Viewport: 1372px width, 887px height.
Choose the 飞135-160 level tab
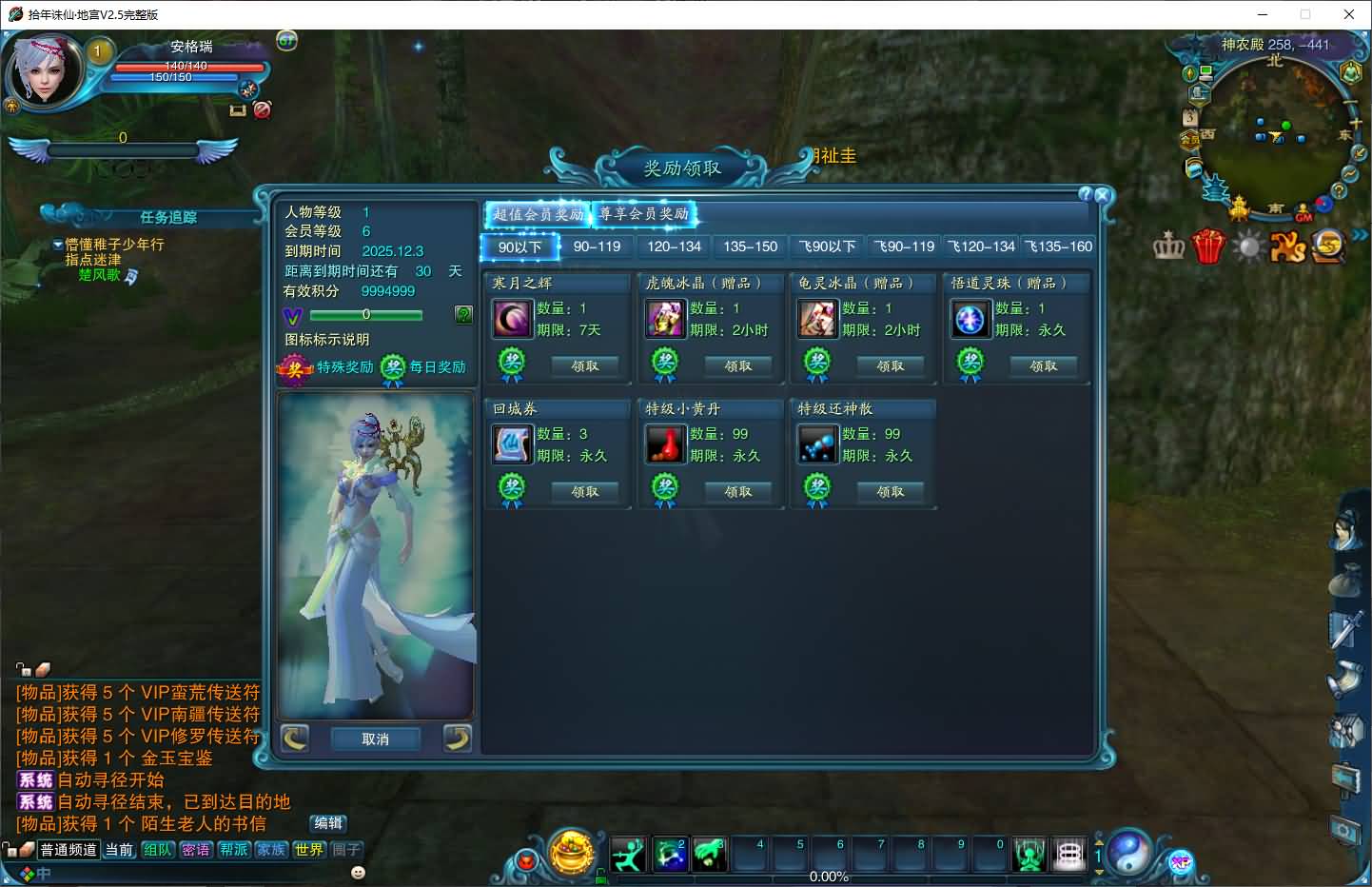pos(1058,246)
